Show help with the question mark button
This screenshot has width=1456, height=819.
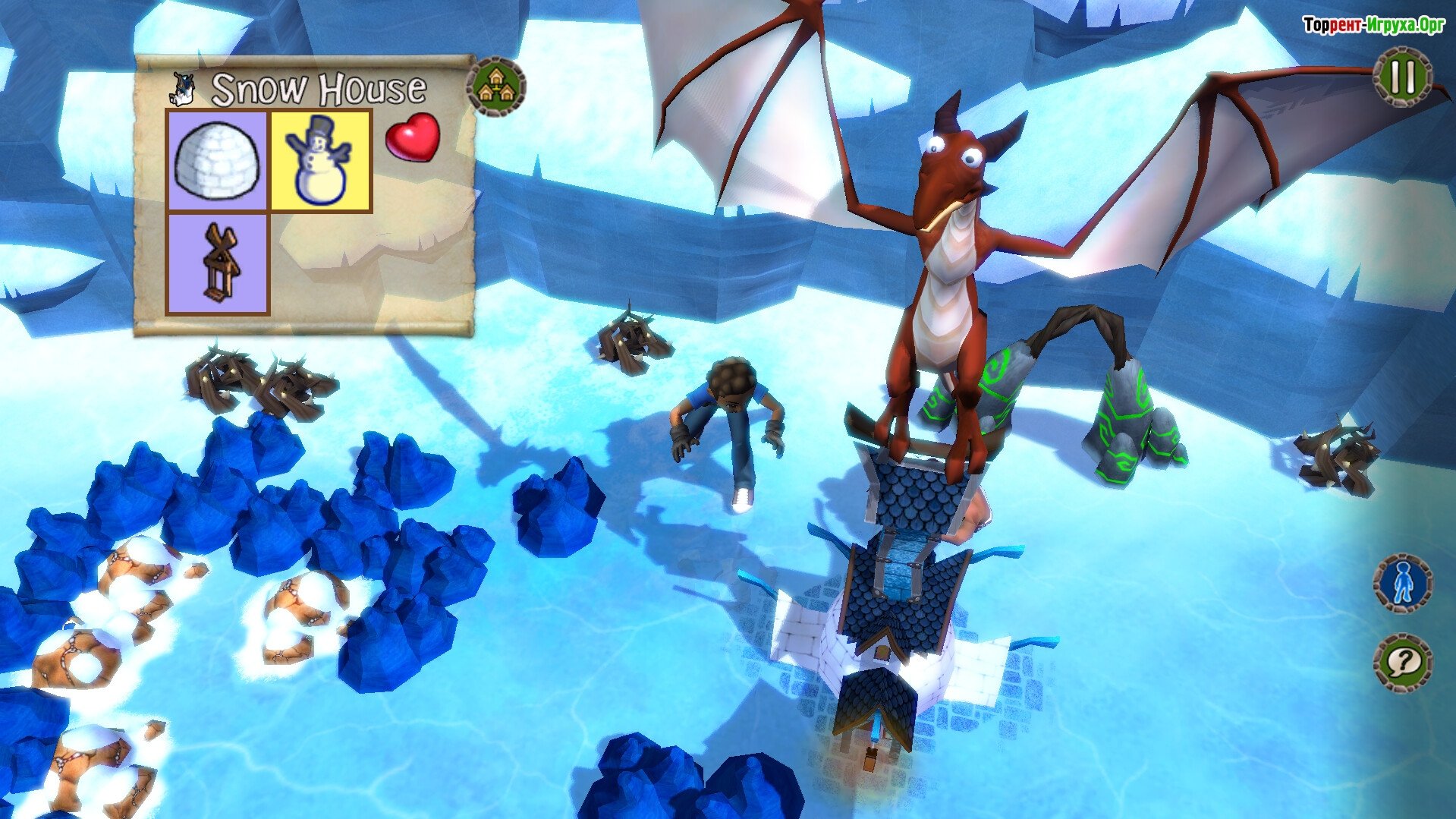coord(1402,663)
